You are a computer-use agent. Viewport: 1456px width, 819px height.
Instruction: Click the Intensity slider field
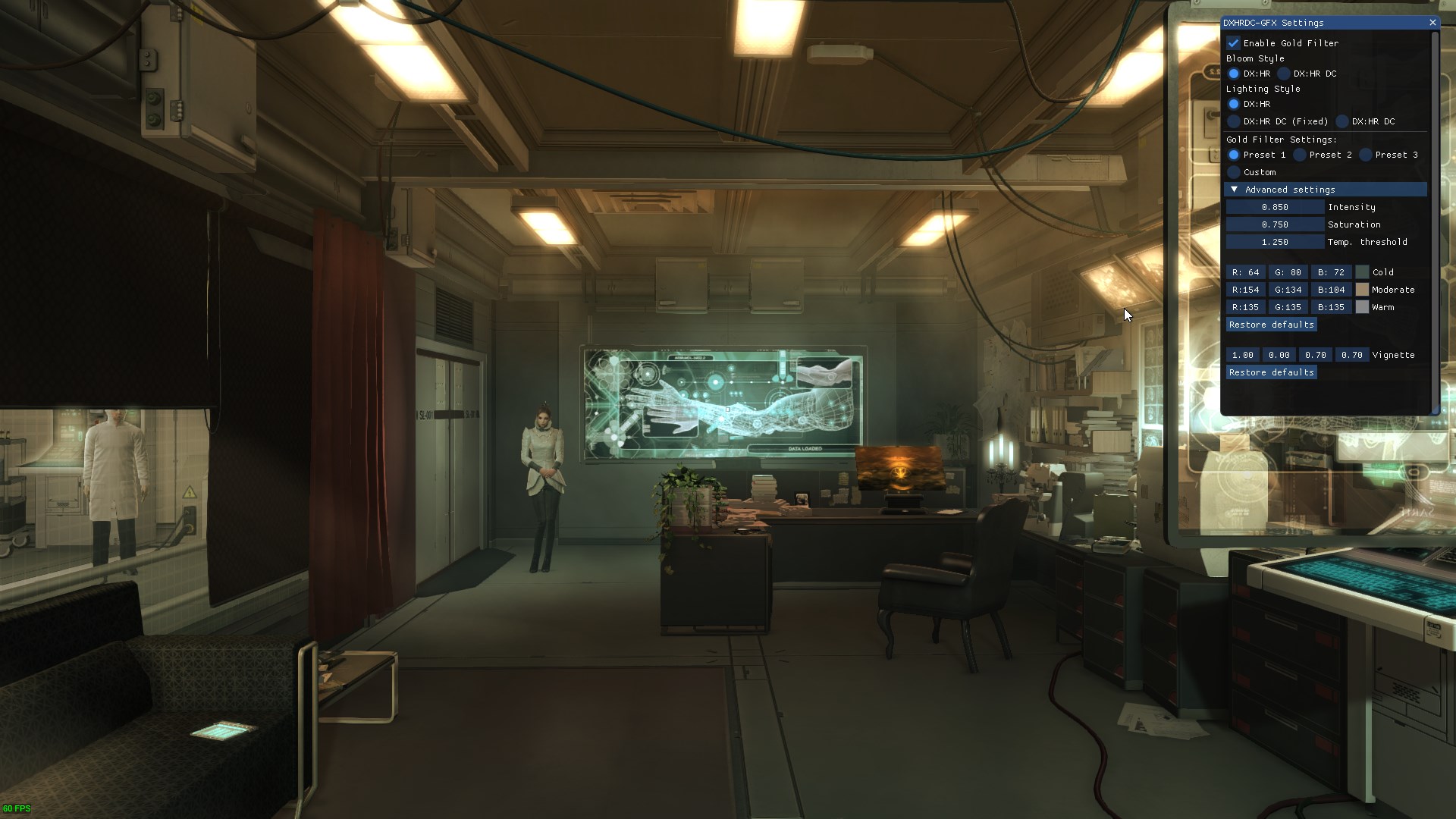pyautogui.click(x=1275, y=207)
